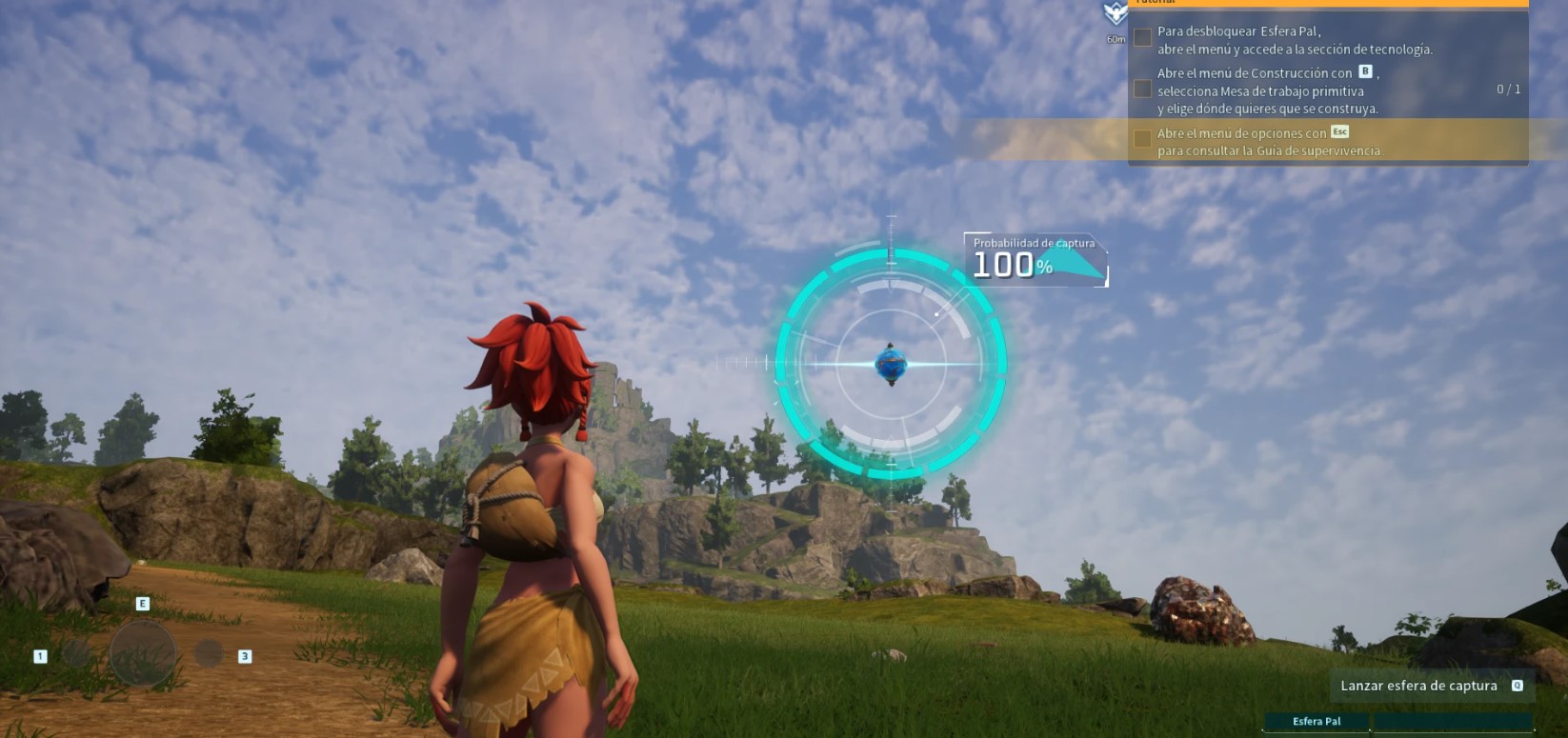Viewport: 1568px width, 738px height.
Task: Click the winged quest marker icon
Action: (1115, 13)
